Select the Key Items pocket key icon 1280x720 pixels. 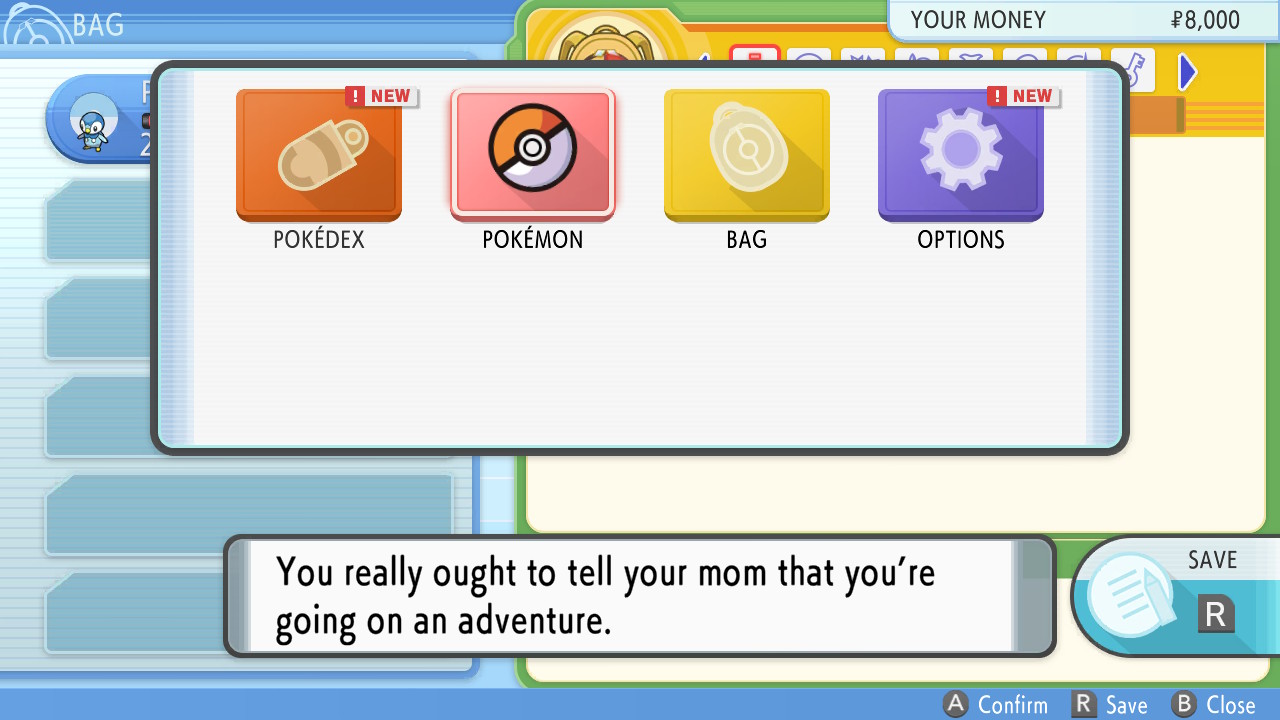pos(1133,70)
